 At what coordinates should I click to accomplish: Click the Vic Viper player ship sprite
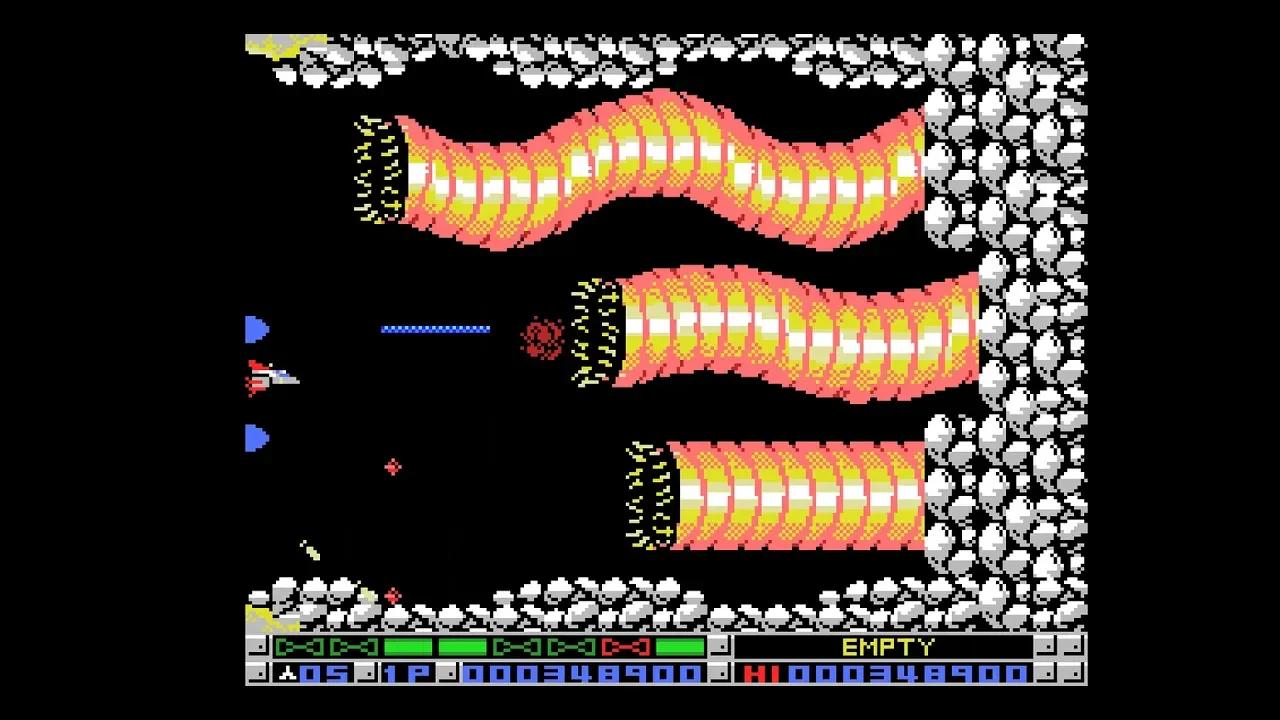[x=272, y=375]
